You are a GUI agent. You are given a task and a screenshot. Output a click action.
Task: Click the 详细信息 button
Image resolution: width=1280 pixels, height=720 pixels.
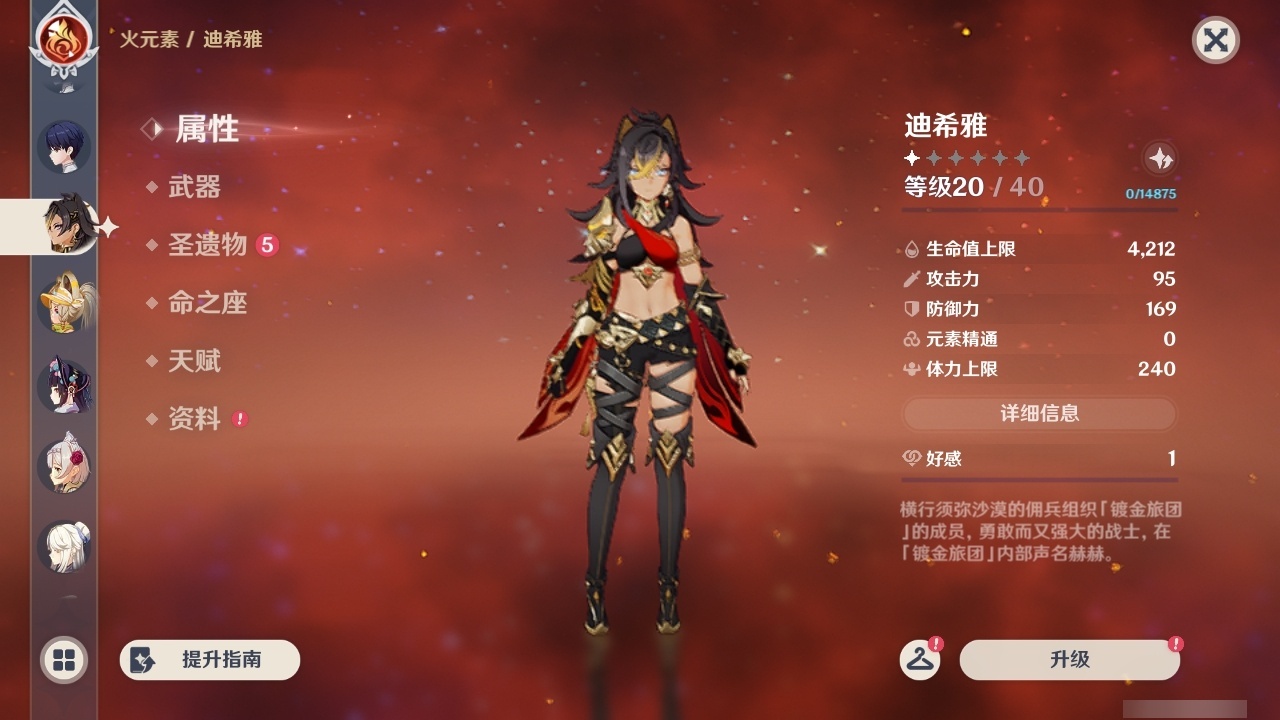click(1040, 413)
